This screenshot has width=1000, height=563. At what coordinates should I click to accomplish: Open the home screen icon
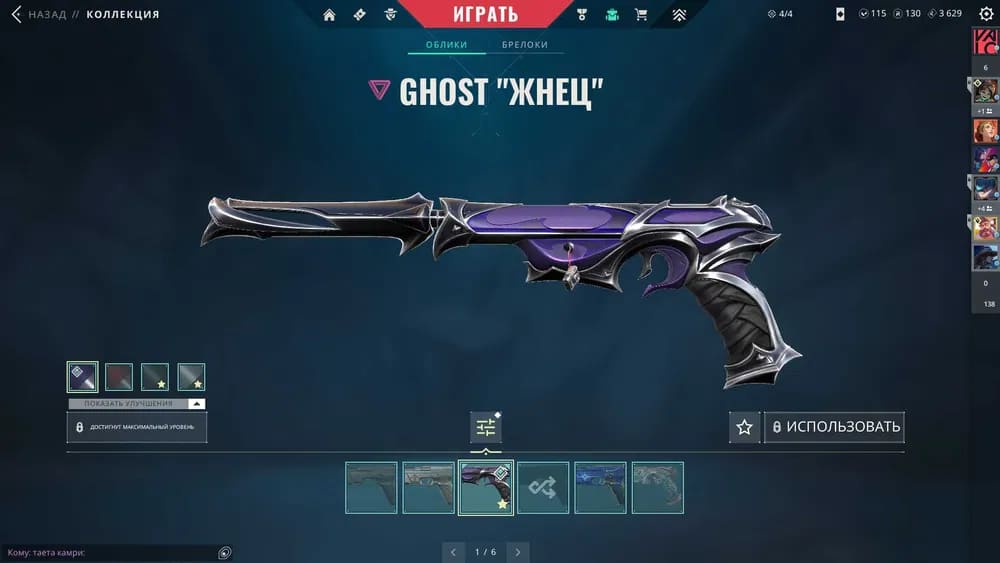coord(329,15)
